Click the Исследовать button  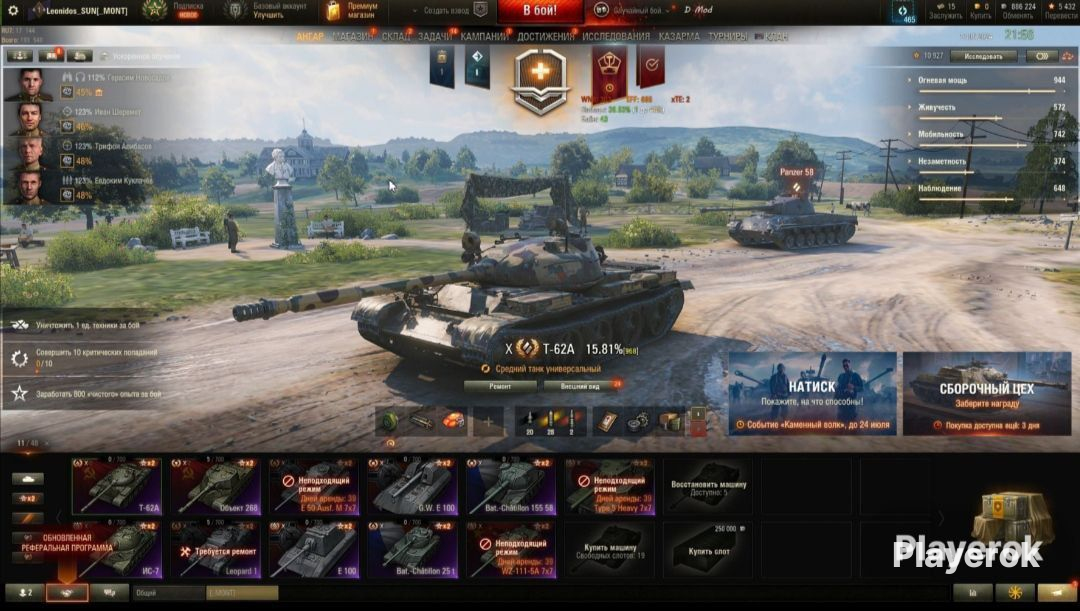click(x=983, y=56)
